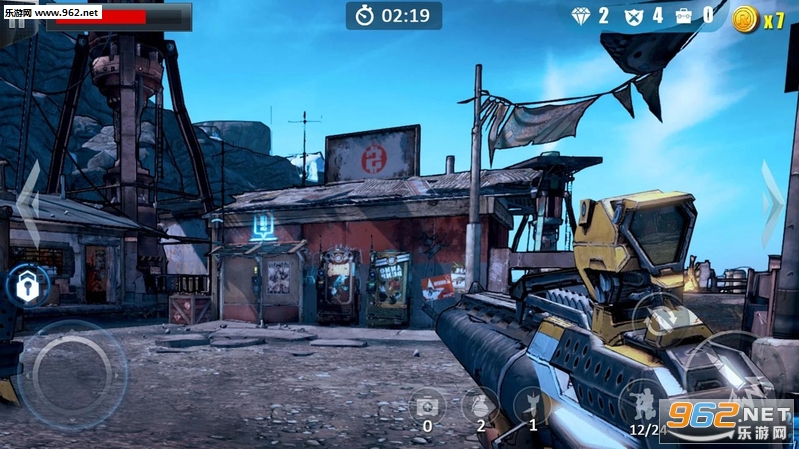This screenshot has width=799, height=449.
Task: Switch weapon using the soldier icon
Action: 641,402
